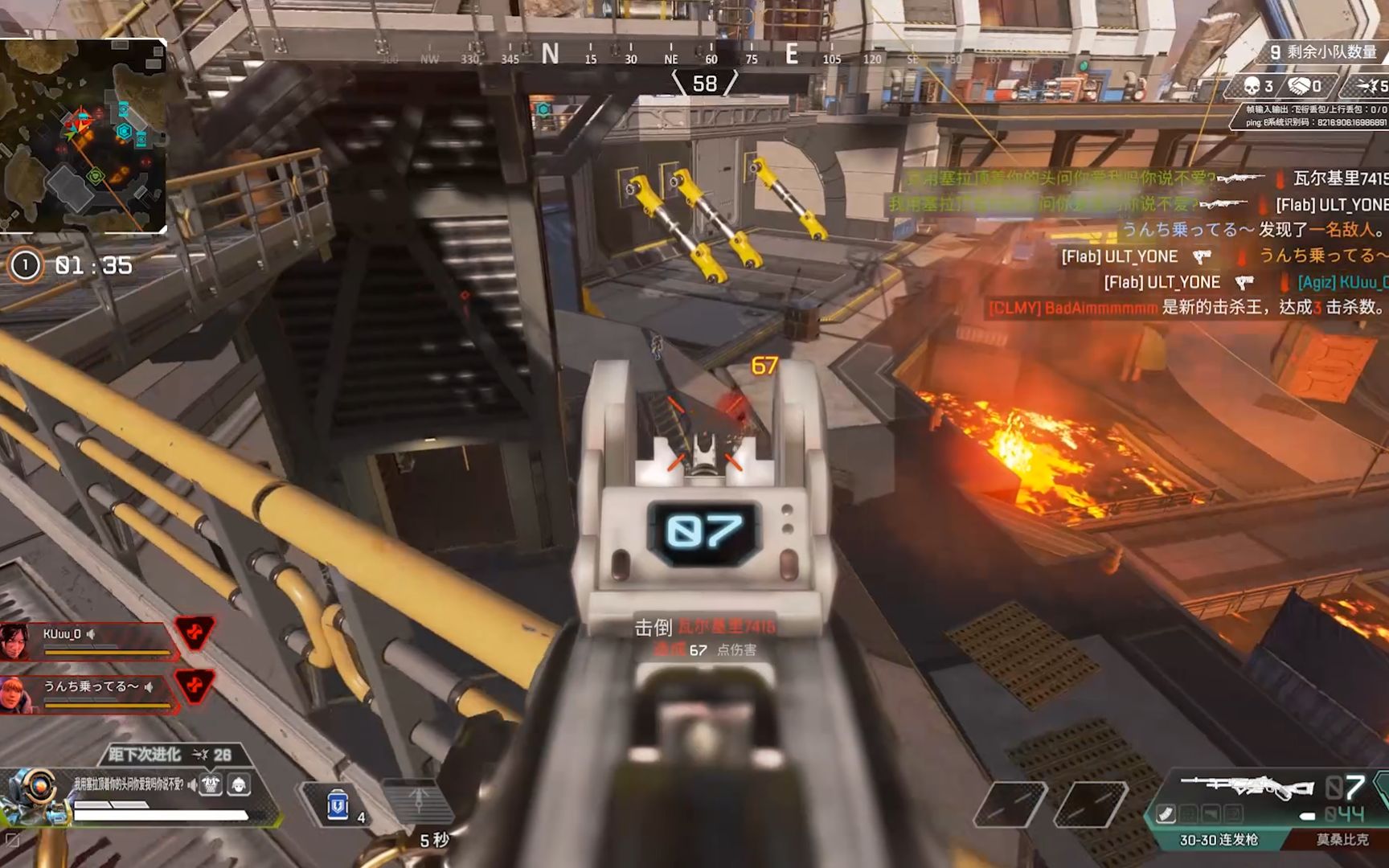Select the 30-30's equipped magazine attachment
This screenshot has width=1389, height=868.
coord(1166,814)
